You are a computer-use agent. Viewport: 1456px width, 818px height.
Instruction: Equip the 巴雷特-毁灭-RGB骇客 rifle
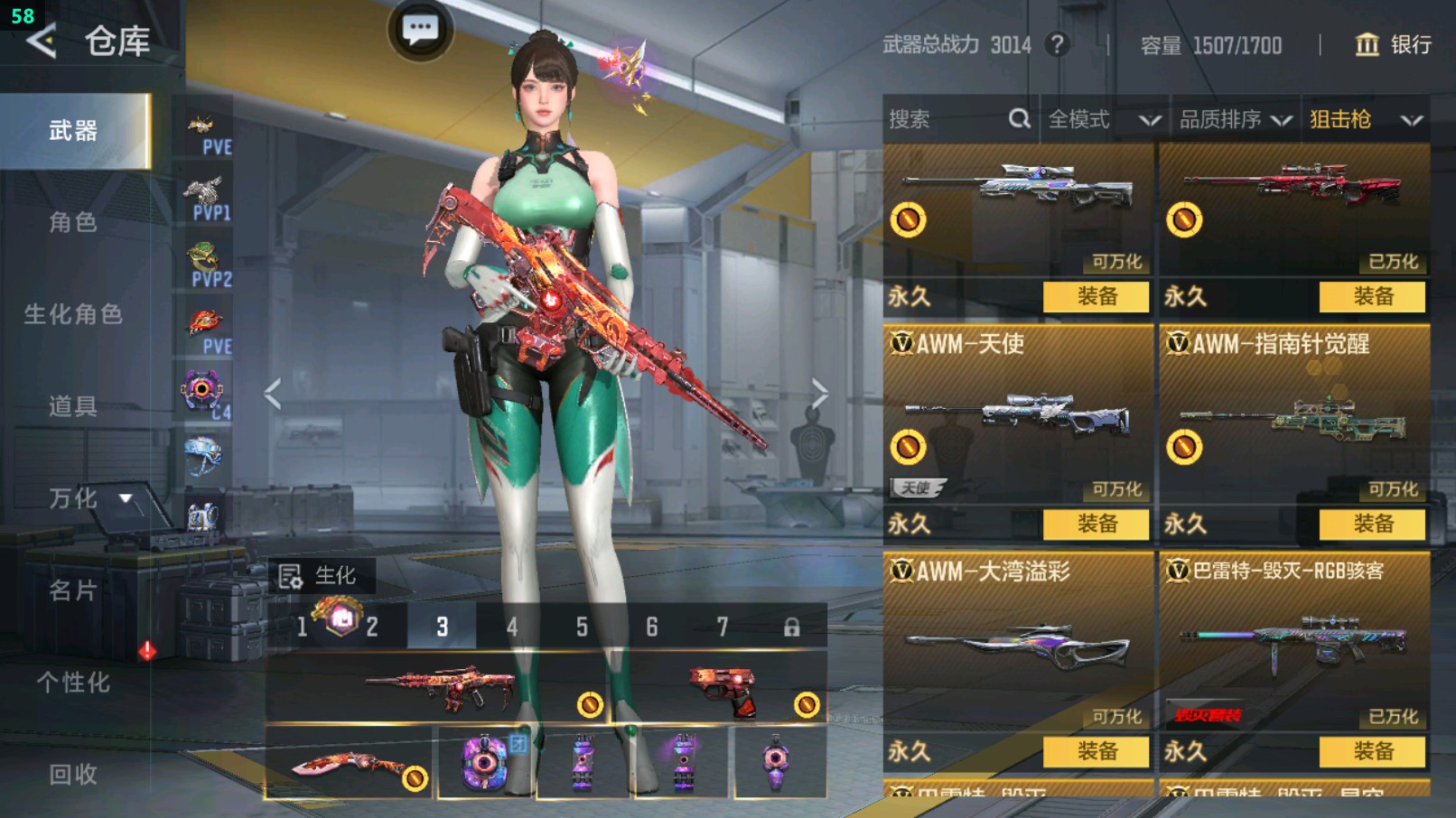point(1372,751)
